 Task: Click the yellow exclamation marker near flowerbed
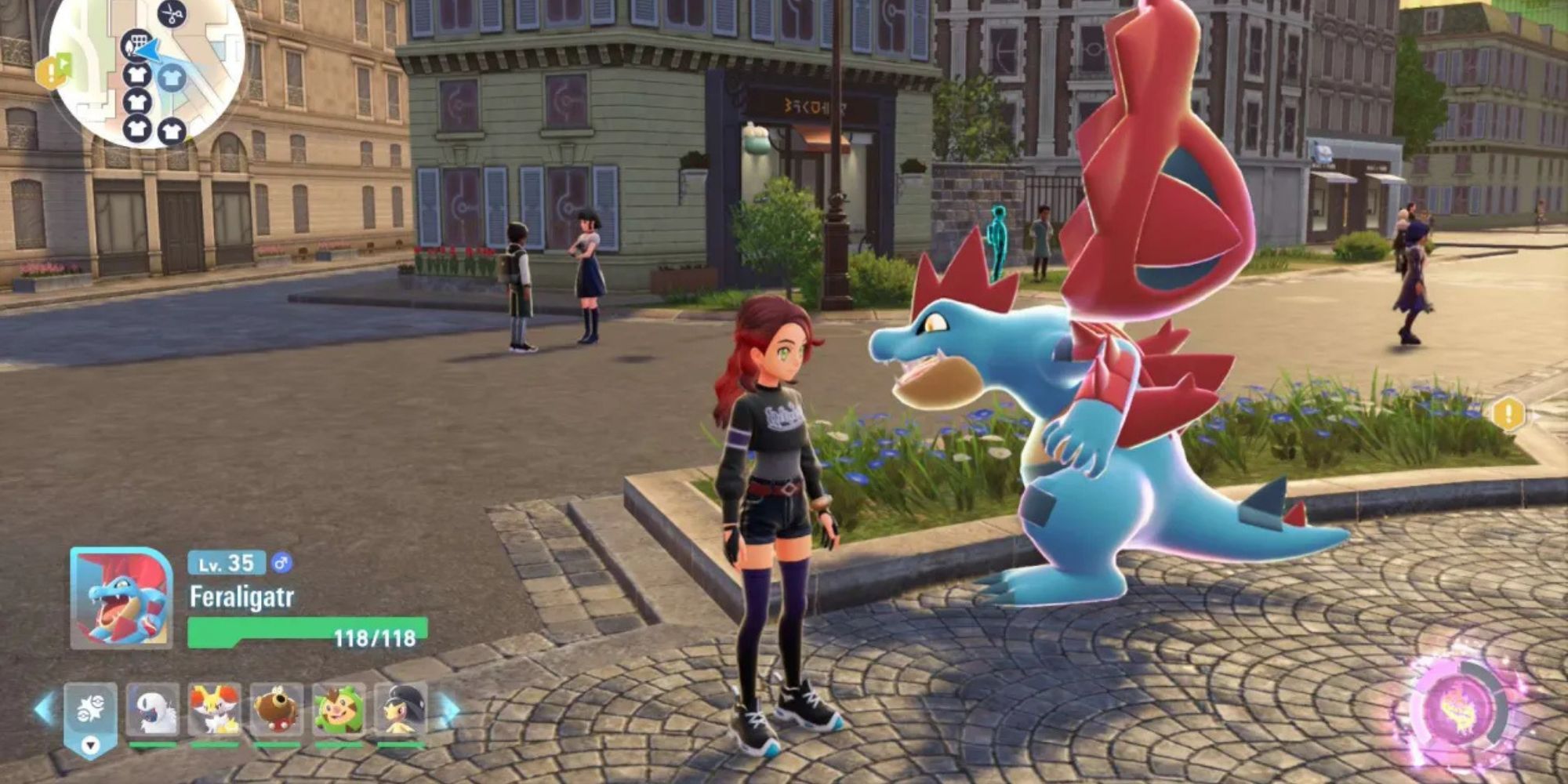pos(1508,413)
